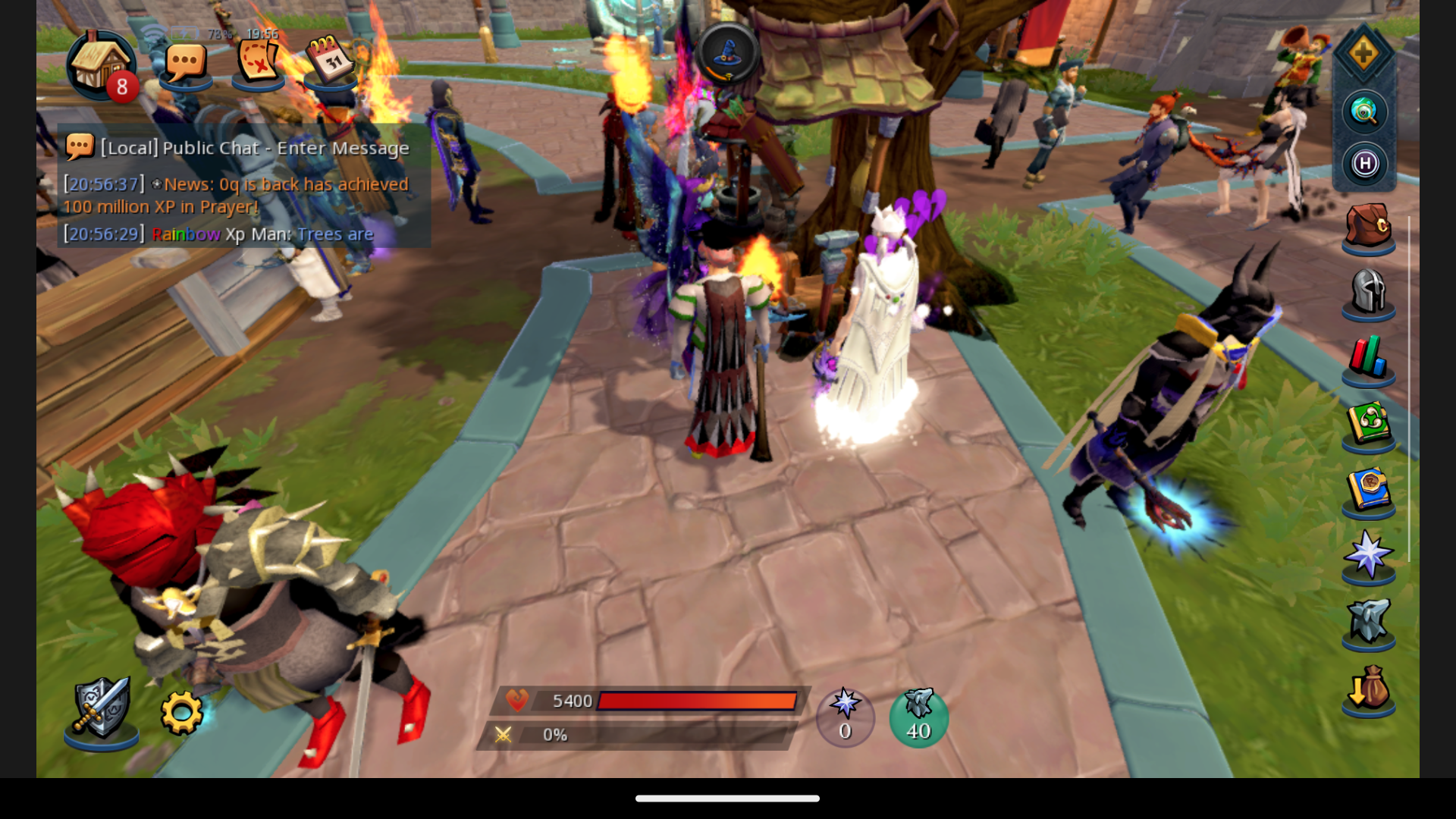
Task: Toggle combat with sword and shield button
Action: point(102,708)
